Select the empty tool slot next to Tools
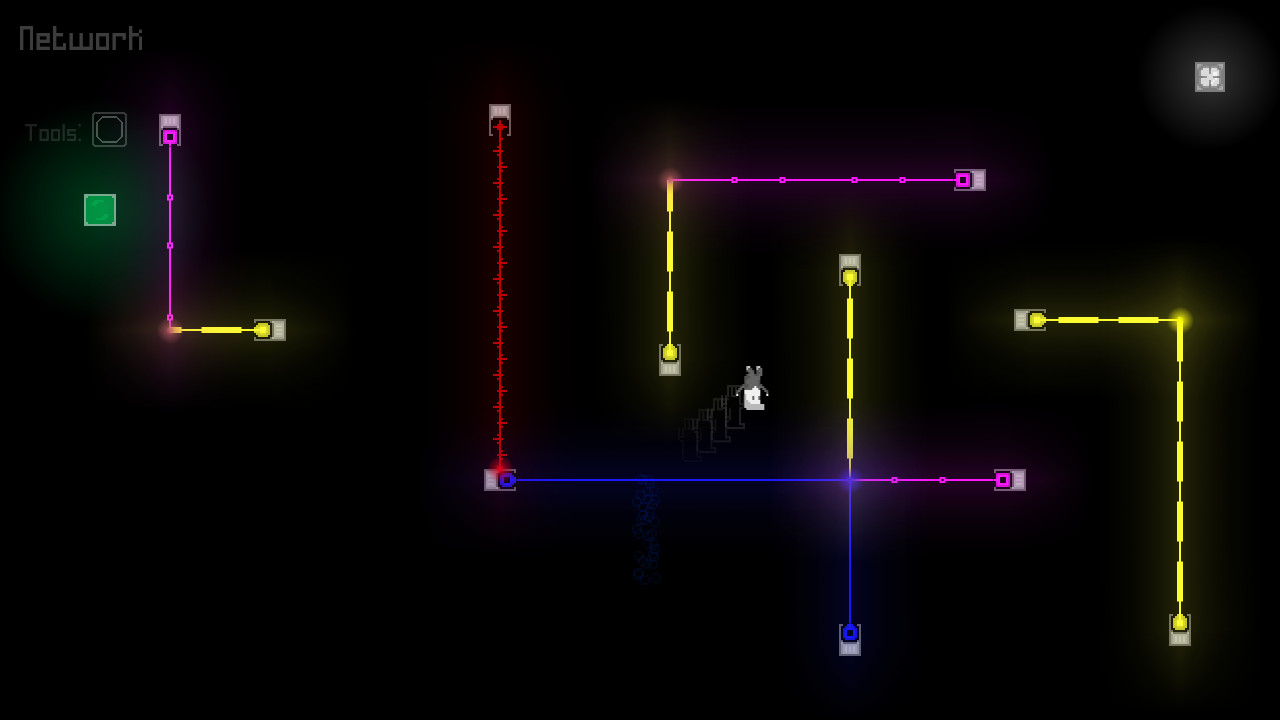This screenshot has height=720, width=1280. tap(110, 129)
